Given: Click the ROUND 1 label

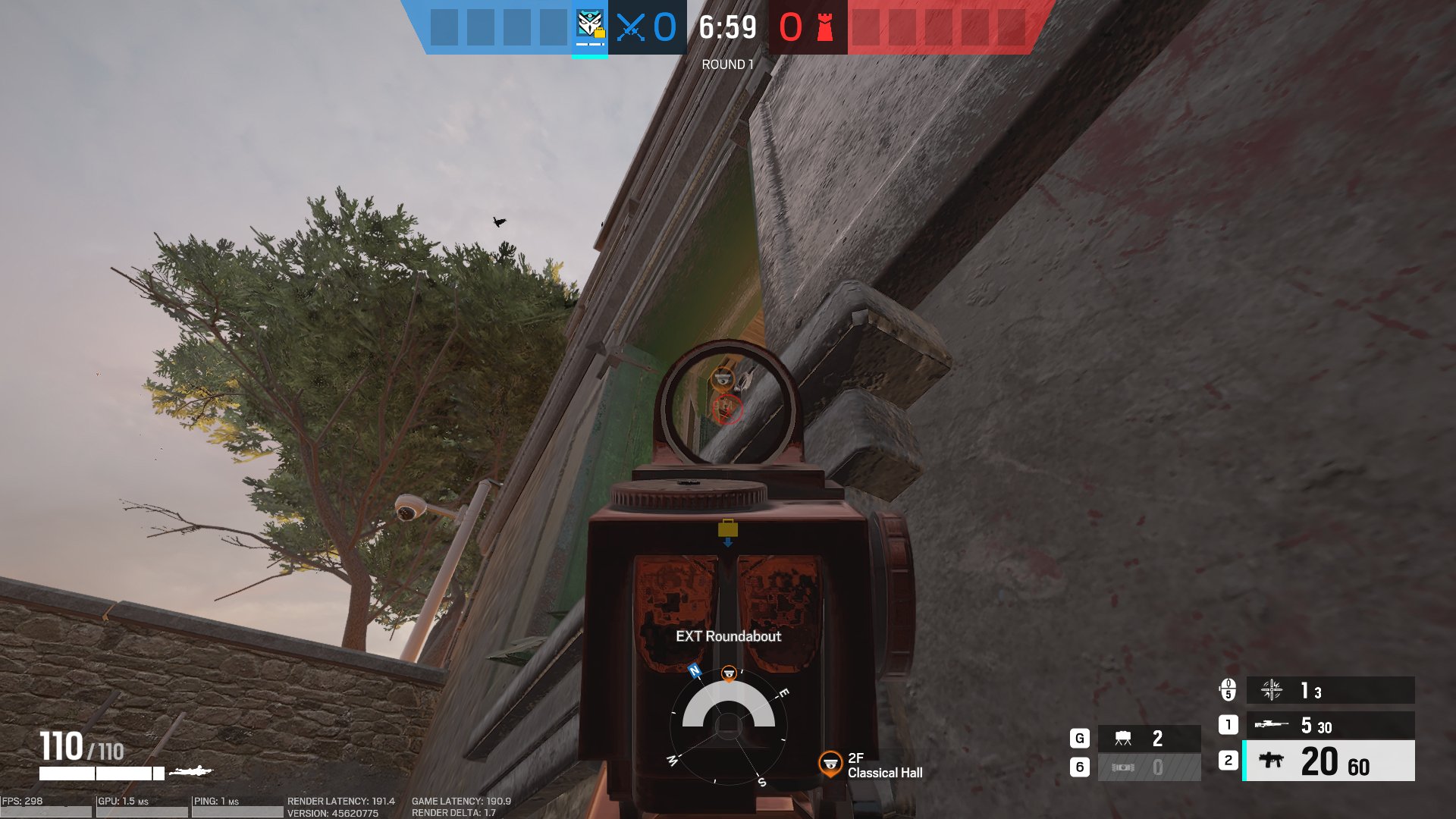Looking at the screenshot, I should (726, 64).
